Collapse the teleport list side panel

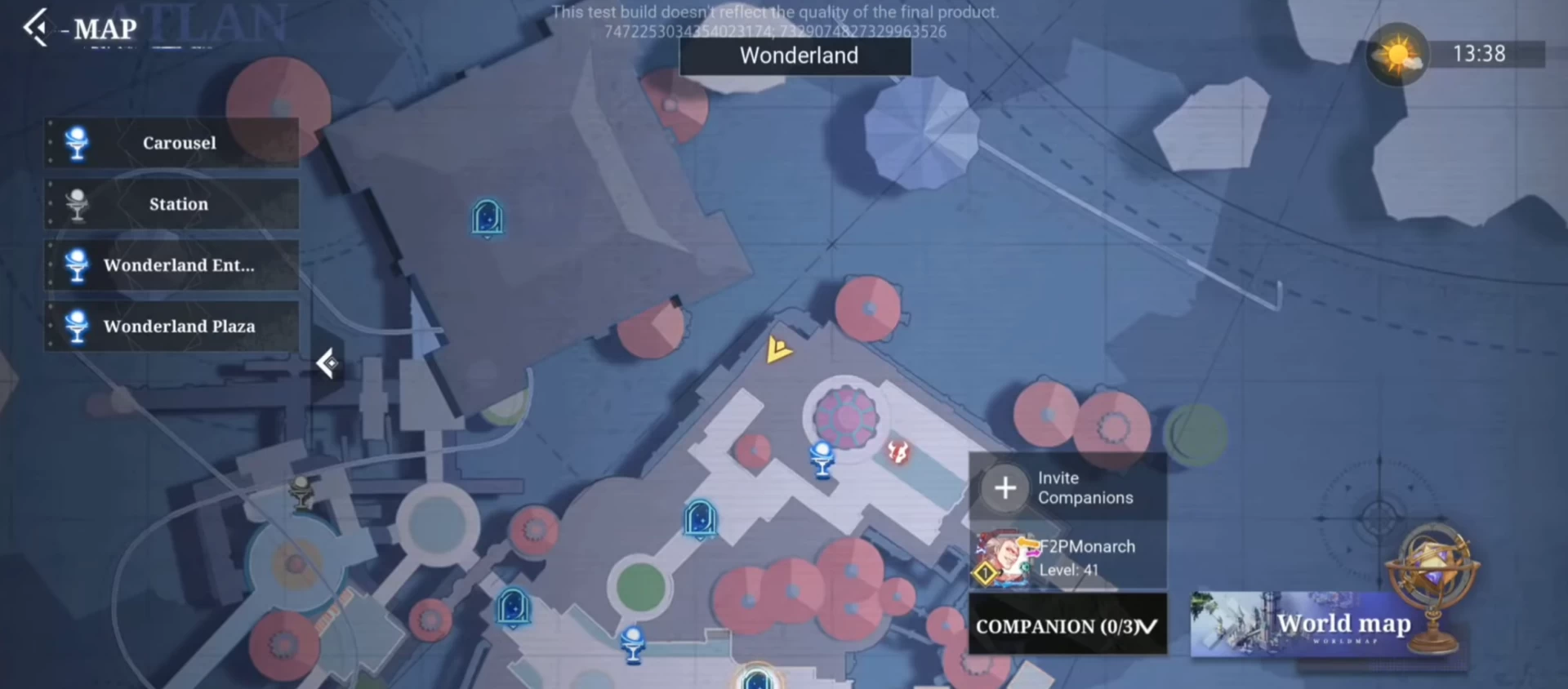[327, 363]
